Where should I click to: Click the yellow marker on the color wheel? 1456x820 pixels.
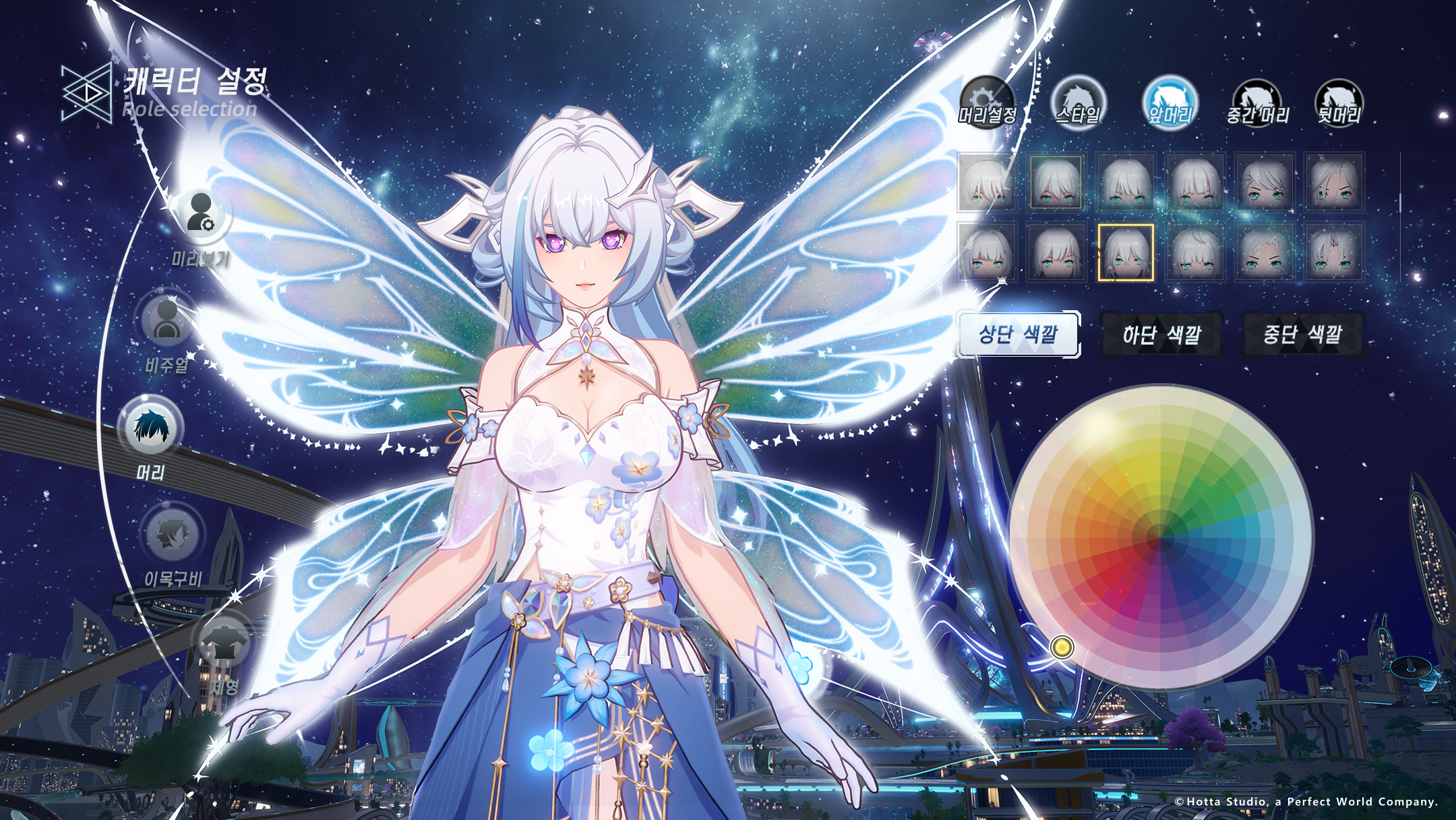click(x=1062, y=647)
